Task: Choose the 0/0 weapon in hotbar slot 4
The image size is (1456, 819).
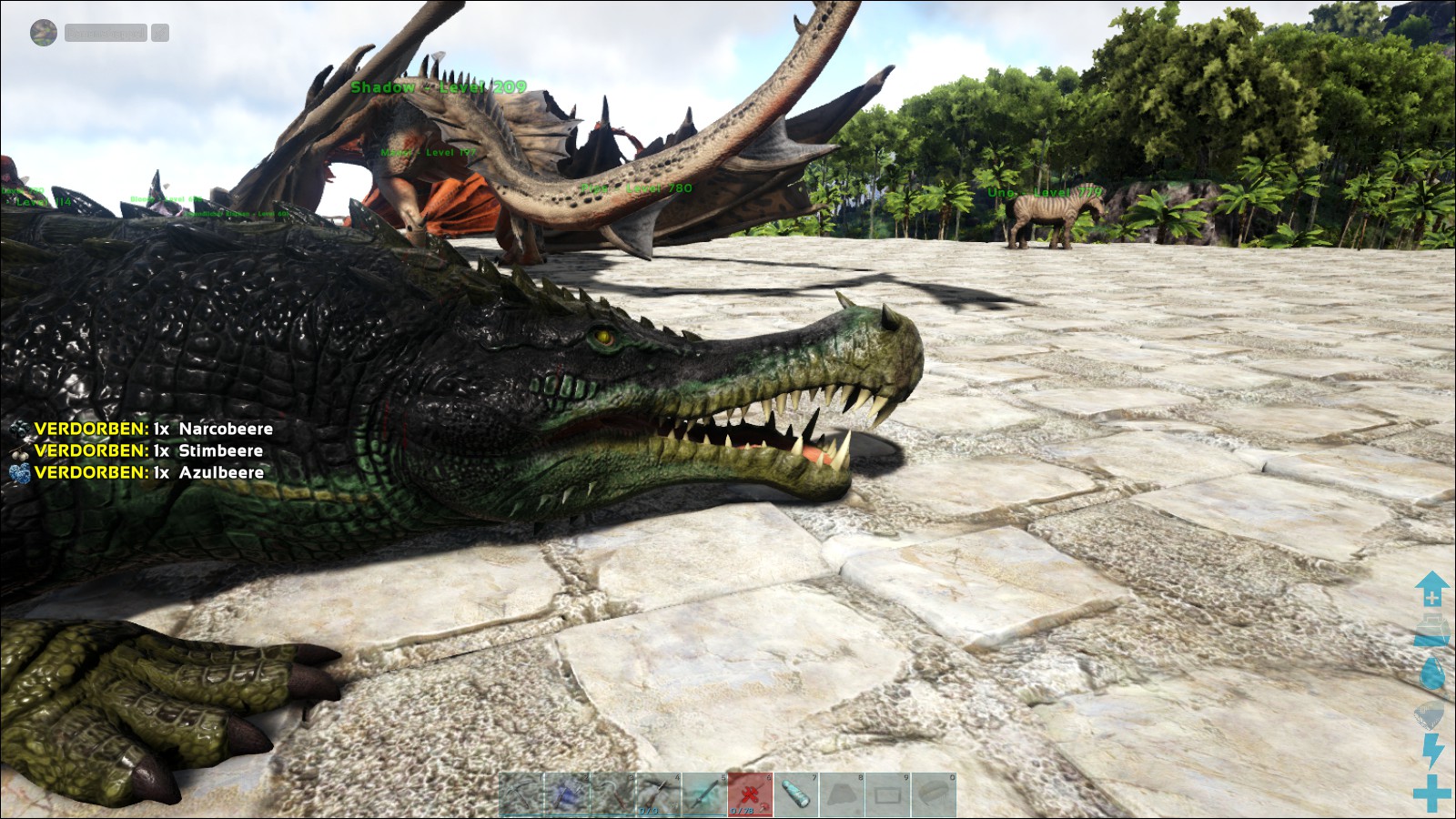Action: click(x=658, y=794)
